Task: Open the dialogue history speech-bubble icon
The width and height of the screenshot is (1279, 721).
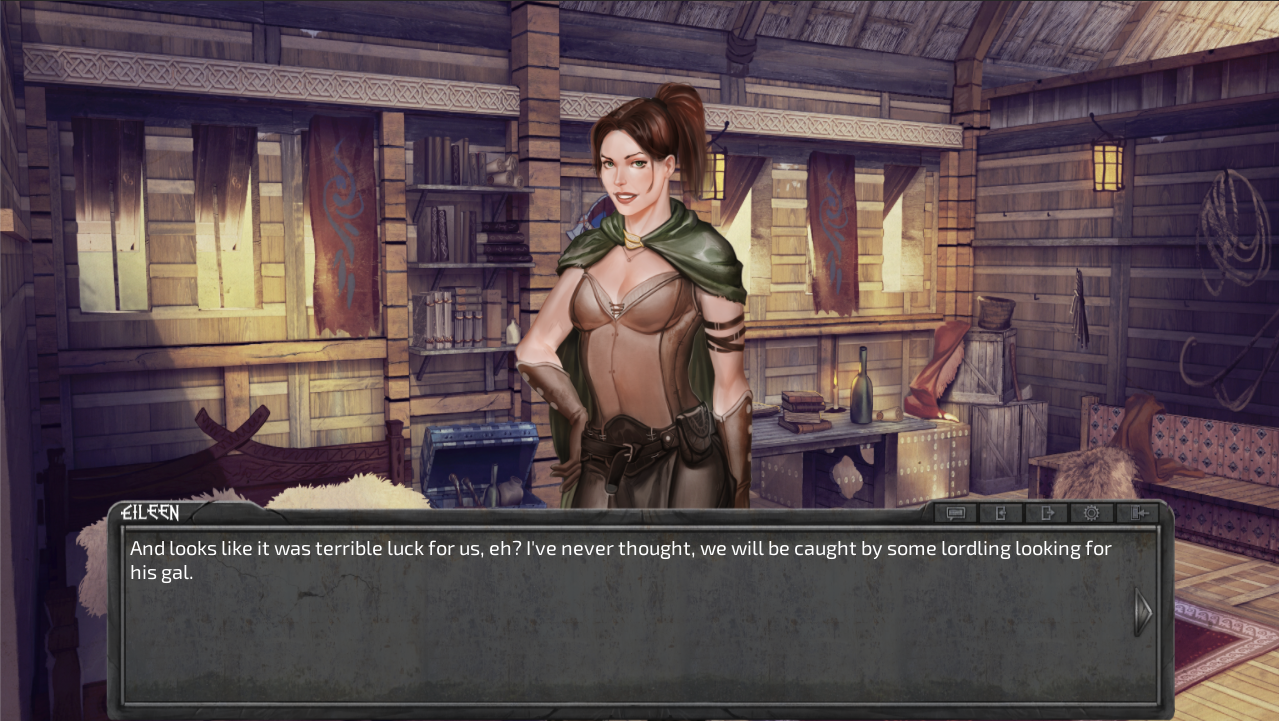Action: click(955, 513)
